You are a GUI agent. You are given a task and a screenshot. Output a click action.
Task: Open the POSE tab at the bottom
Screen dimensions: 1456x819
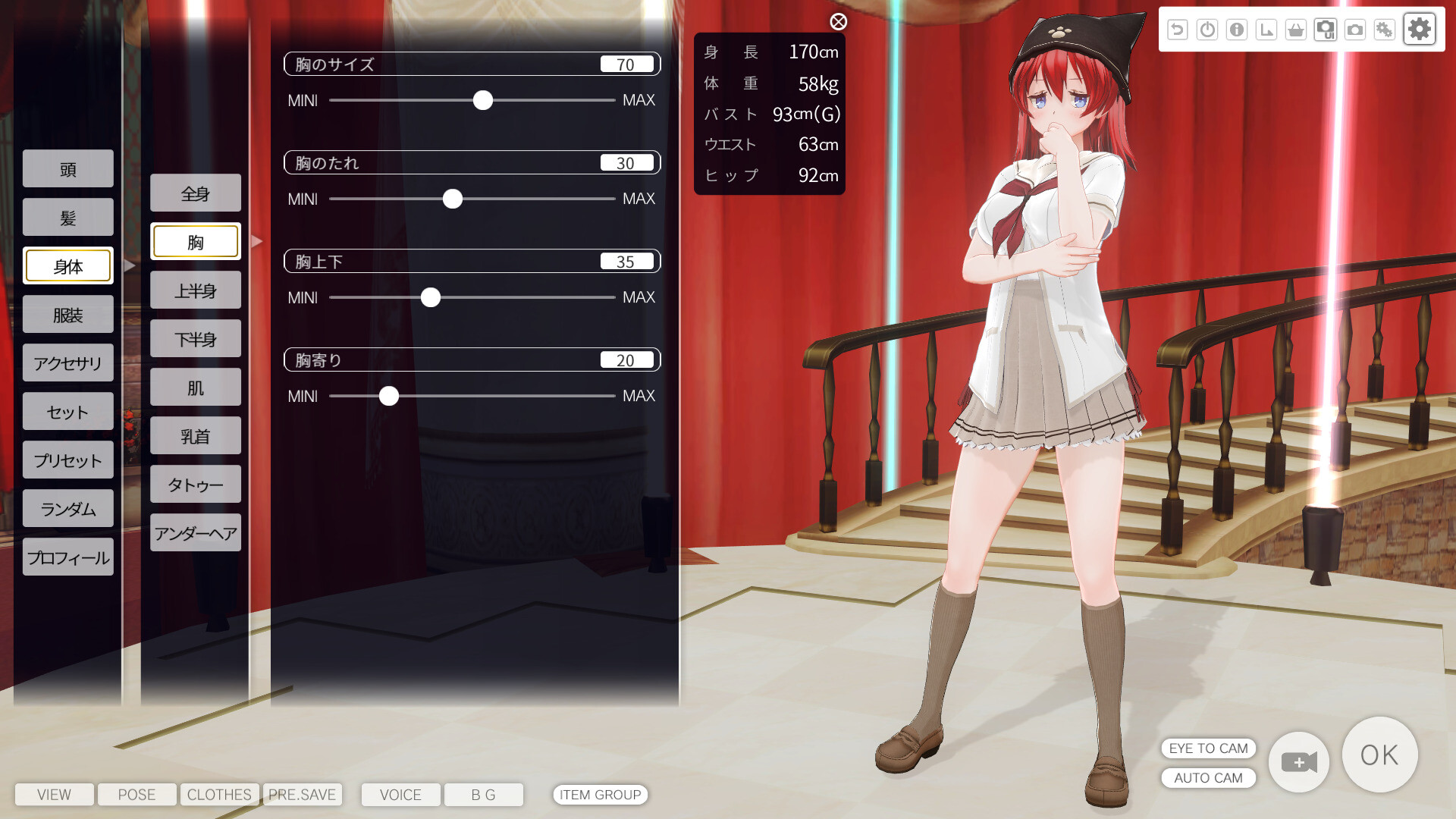pyautogui.click(x=136, y=795)
